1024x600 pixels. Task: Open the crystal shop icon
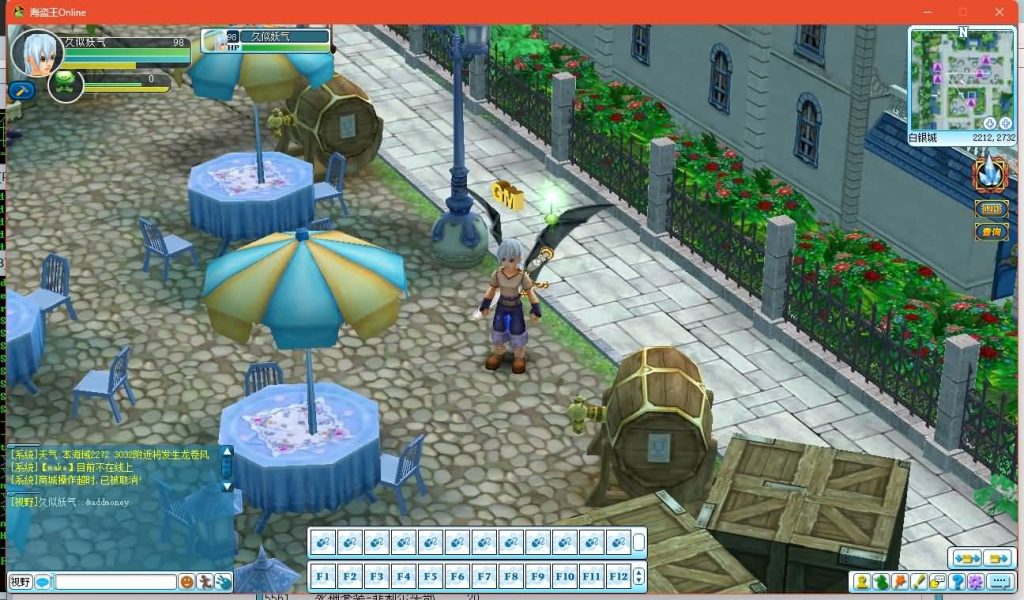[989, 174]
